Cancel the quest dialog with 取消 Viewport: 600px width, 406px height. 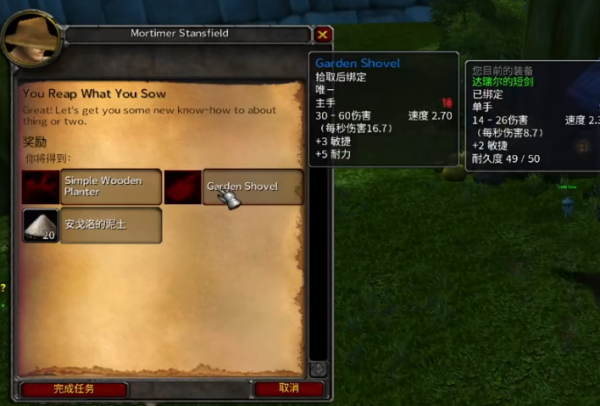289,388
